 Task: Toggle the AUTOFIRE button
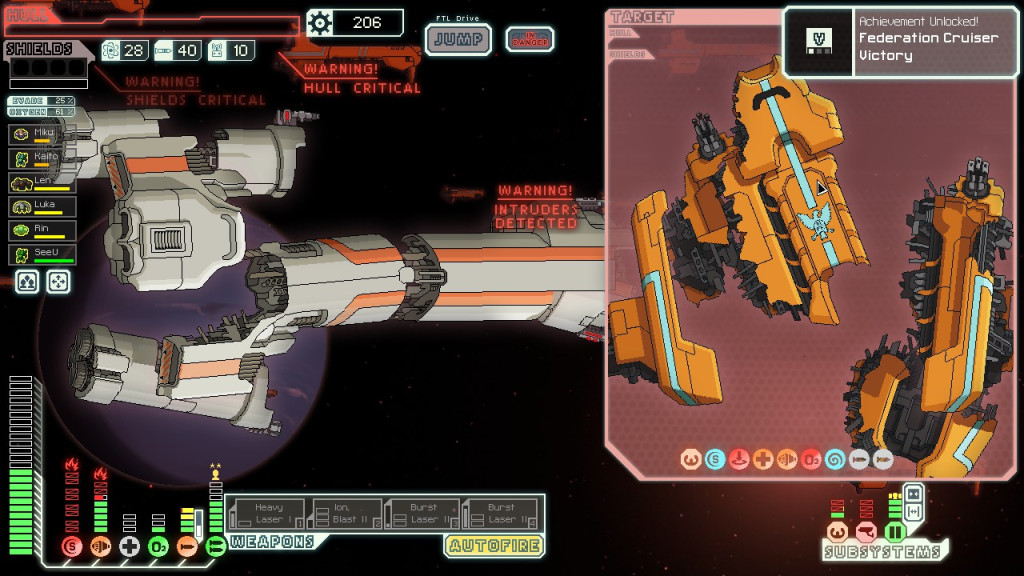(494, 546)
